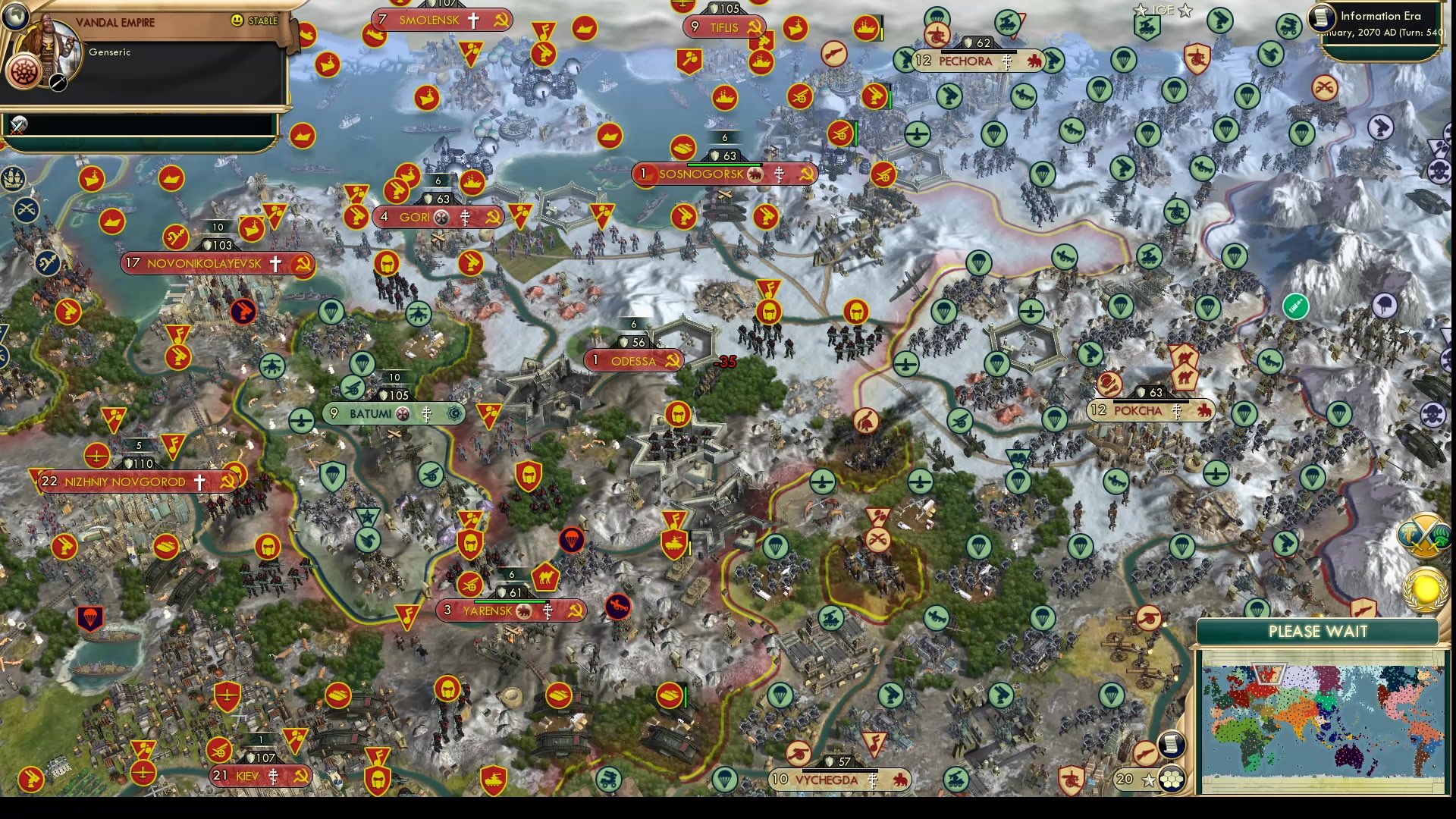This screenshot has height=819, width=1456.
Task: Open the Information Era progress scroll icon
Action: (1321, 17)
